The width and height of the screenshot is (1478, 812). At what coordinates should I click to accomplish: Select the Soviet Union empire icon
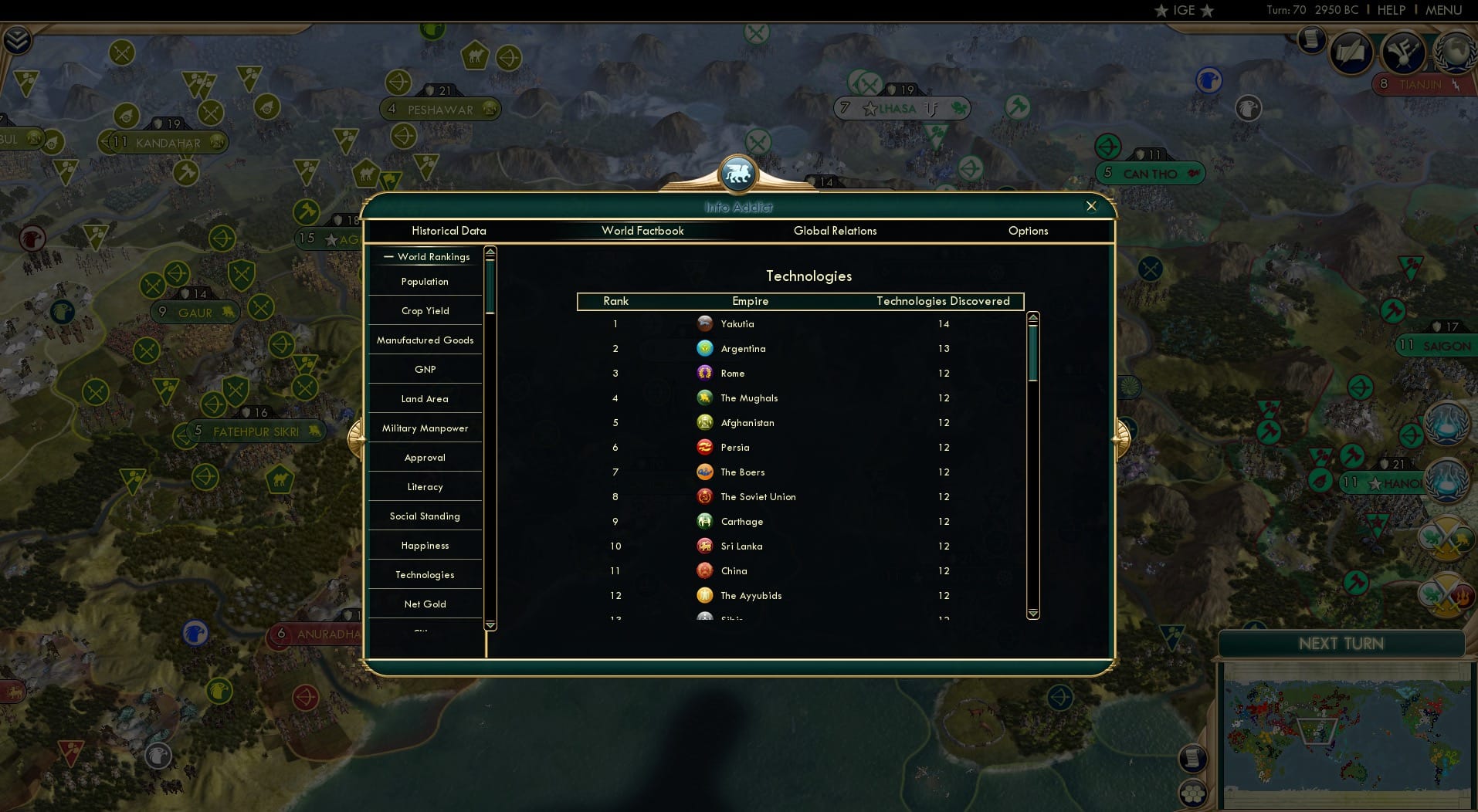coord(703,496)
